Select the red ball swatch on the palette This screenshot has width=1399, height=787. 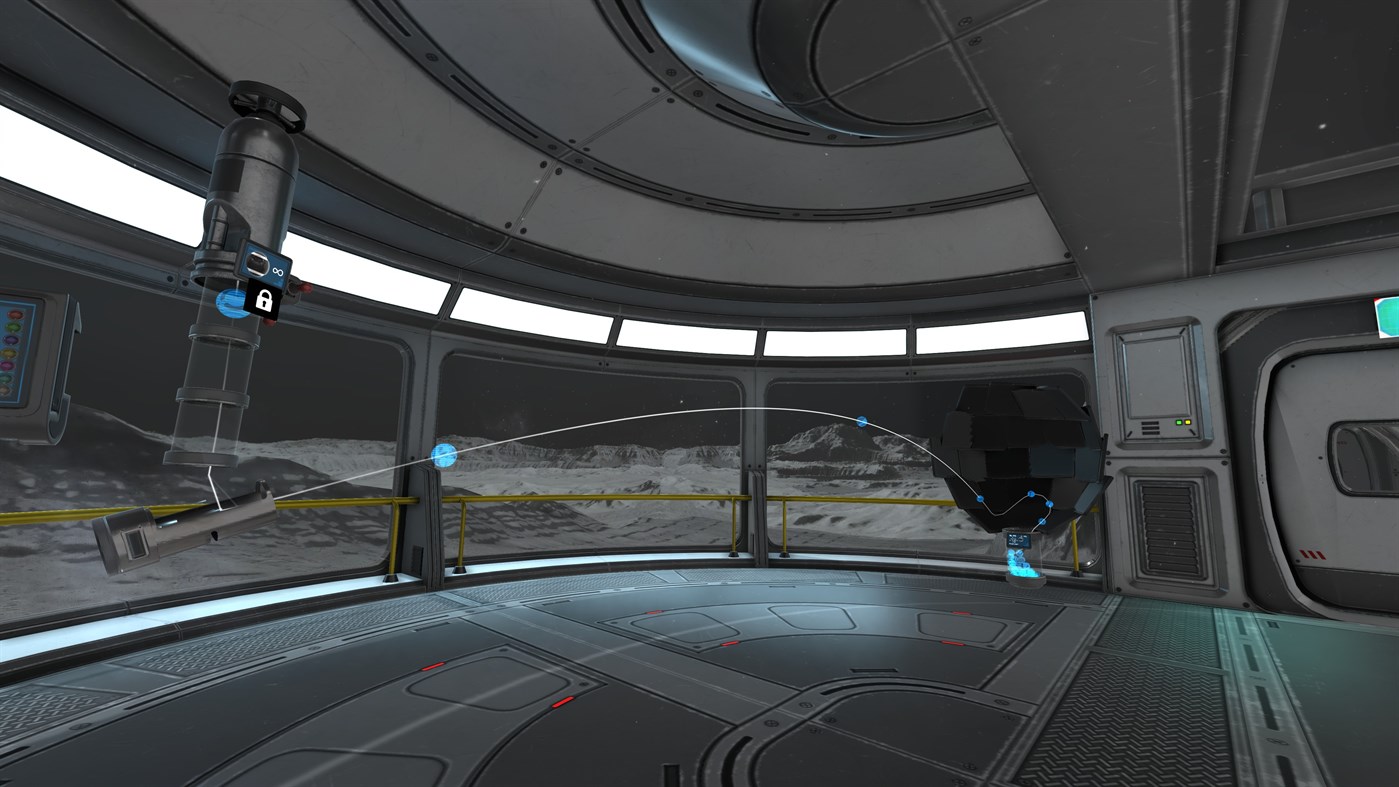[15, 314]
